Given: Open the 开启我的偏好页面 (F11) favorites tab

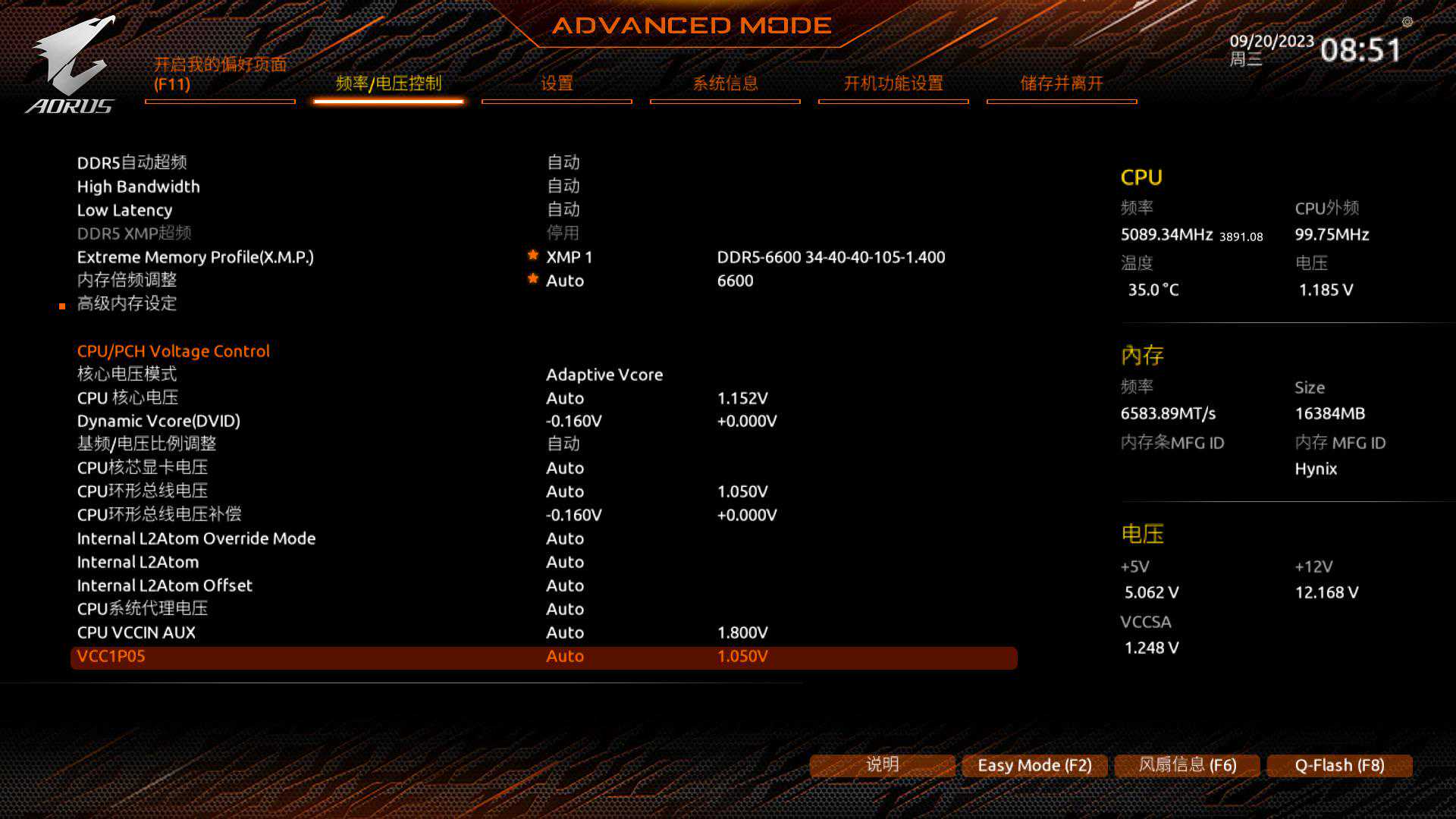Looking at the screenshot, I should [x=220, y=74].
